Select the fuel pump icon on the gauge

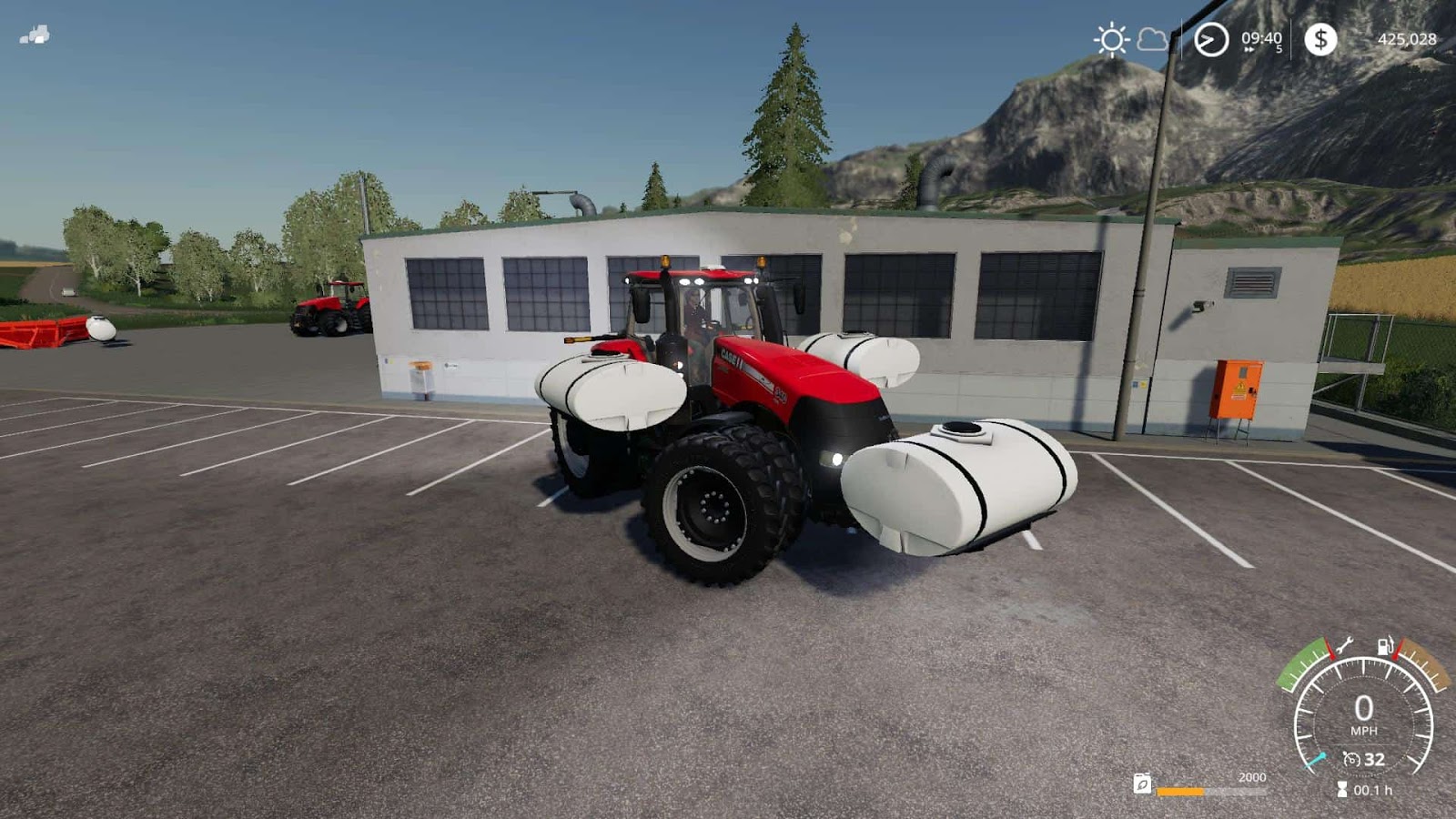(x=1386, y=646)
